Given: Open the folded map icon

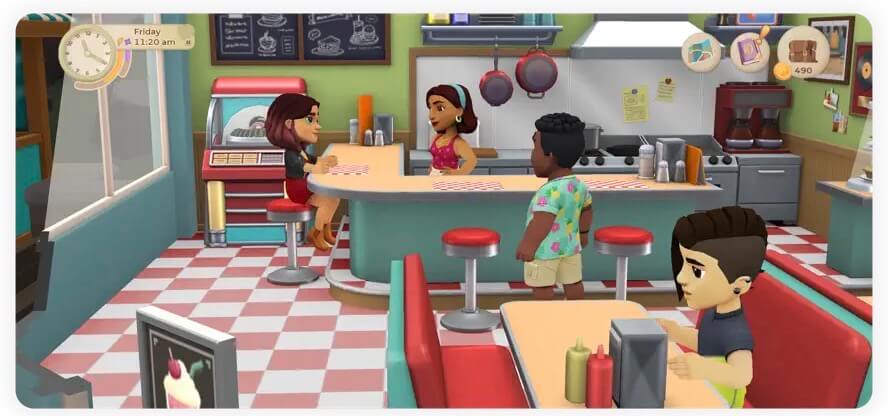Looking at the screenshot, I should 701,51.
